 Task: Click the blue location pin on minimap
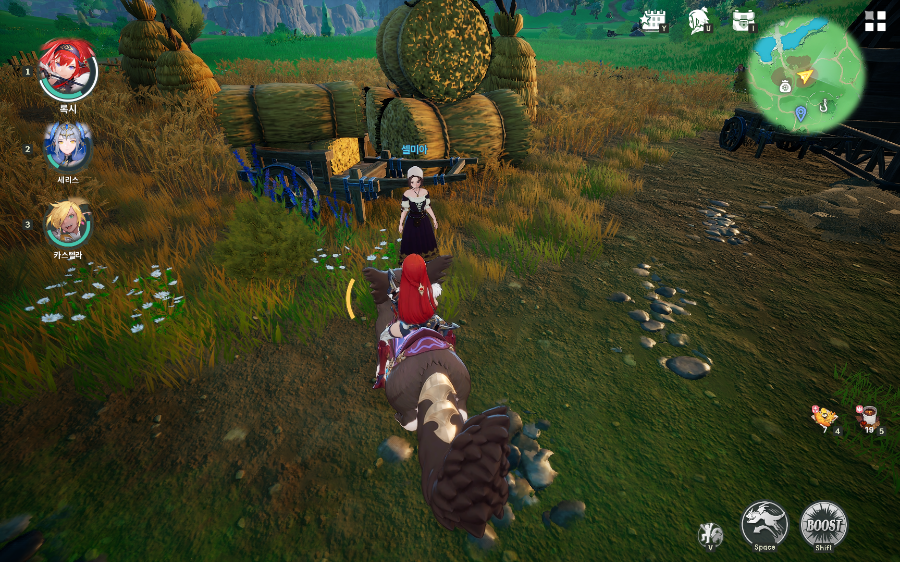[800, 113]
